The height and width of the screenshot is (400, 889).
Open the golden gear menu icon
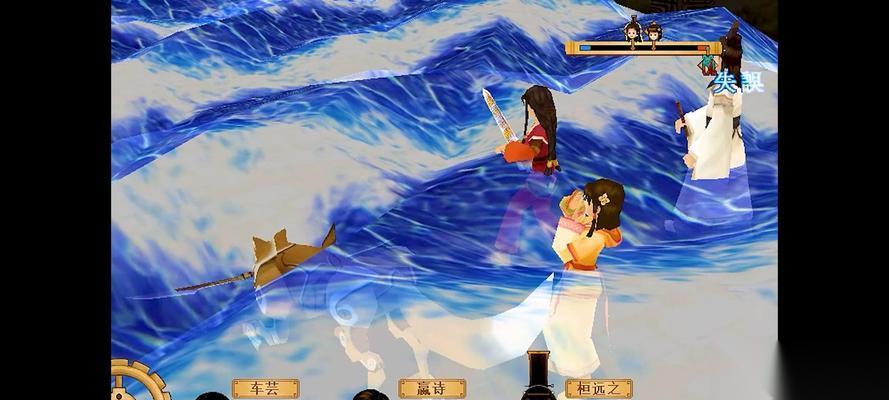point(124,382)
